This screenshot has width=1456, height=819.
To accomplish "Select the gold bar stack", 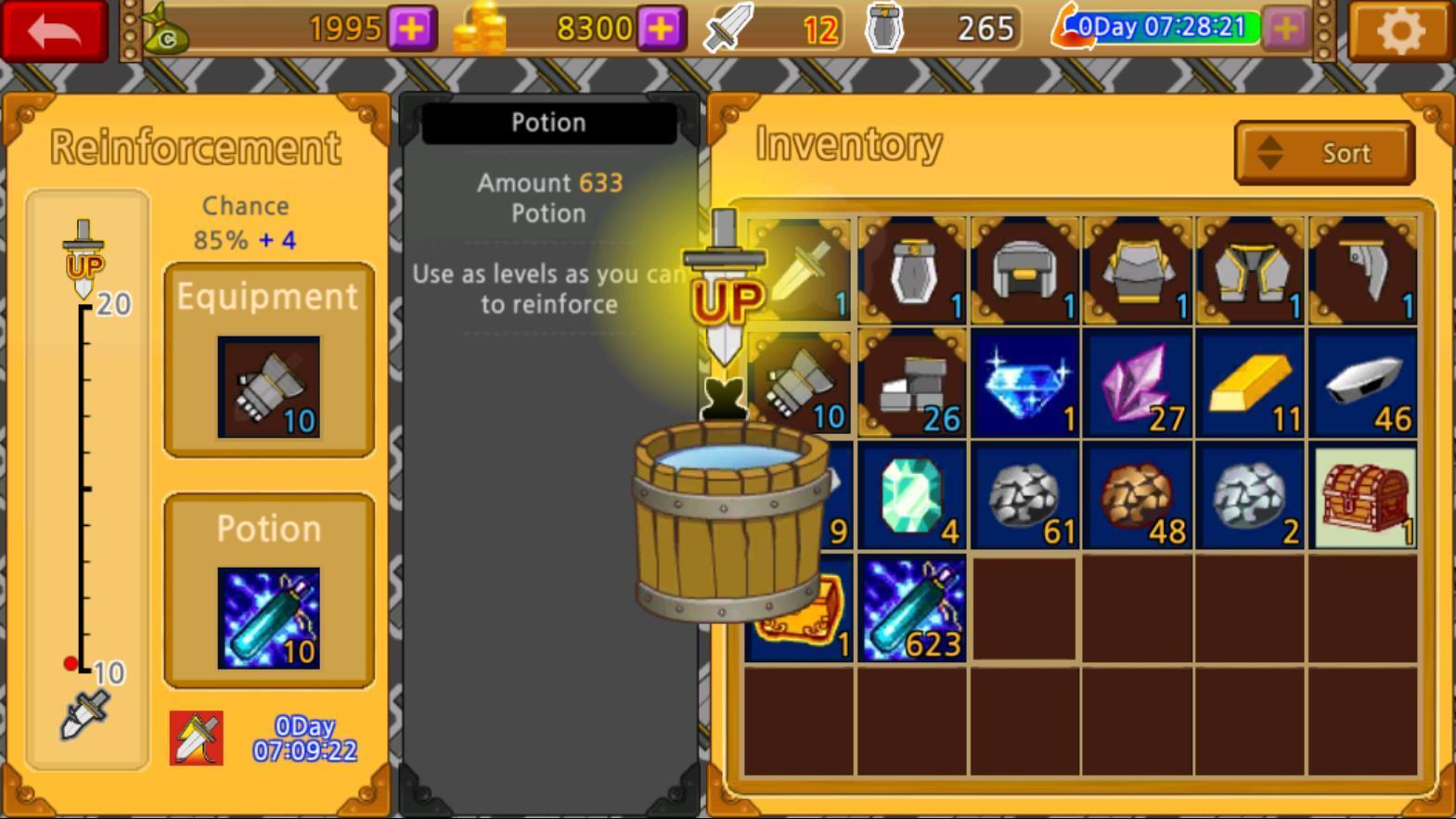I will pyautogui.click(x=1251, y=383).
